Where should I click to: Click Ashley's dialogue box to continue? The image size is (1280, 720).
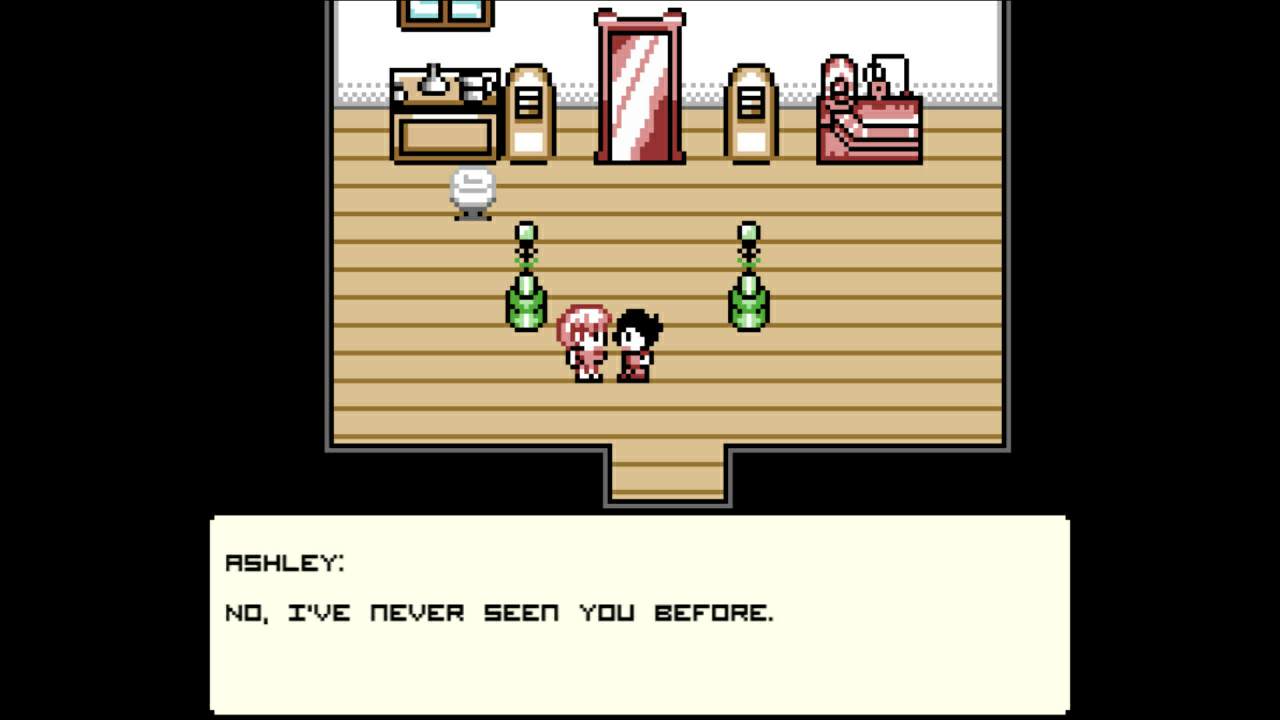point(639,614)
